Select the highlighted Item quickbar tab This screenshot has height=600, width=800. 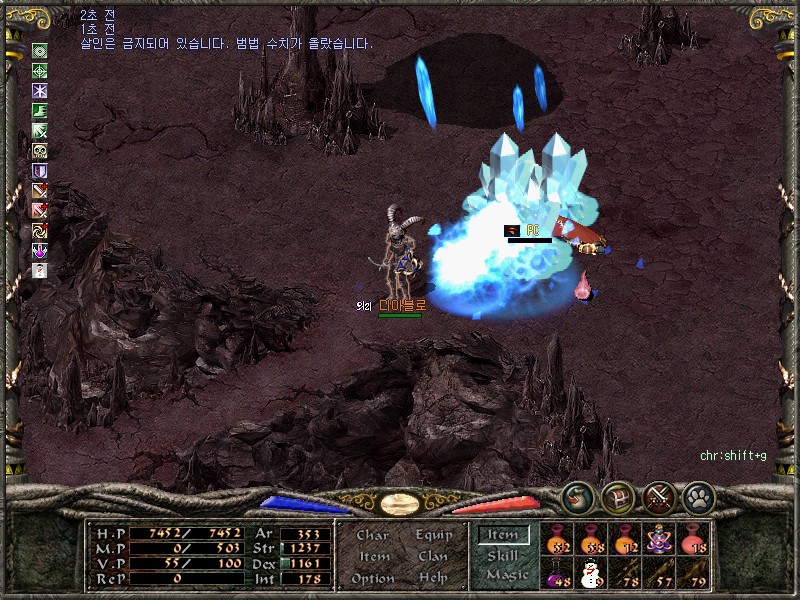click(x=503, y=535)
